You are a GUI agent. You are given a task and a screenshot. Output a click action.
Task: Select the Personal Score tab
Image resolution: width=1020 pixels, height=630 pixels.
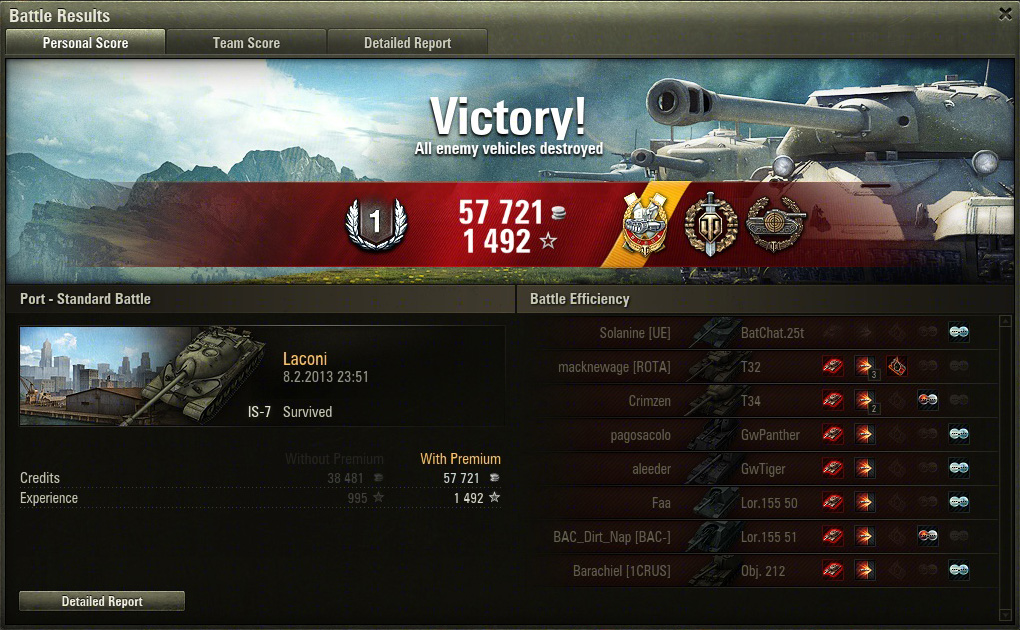click(85, 43)
